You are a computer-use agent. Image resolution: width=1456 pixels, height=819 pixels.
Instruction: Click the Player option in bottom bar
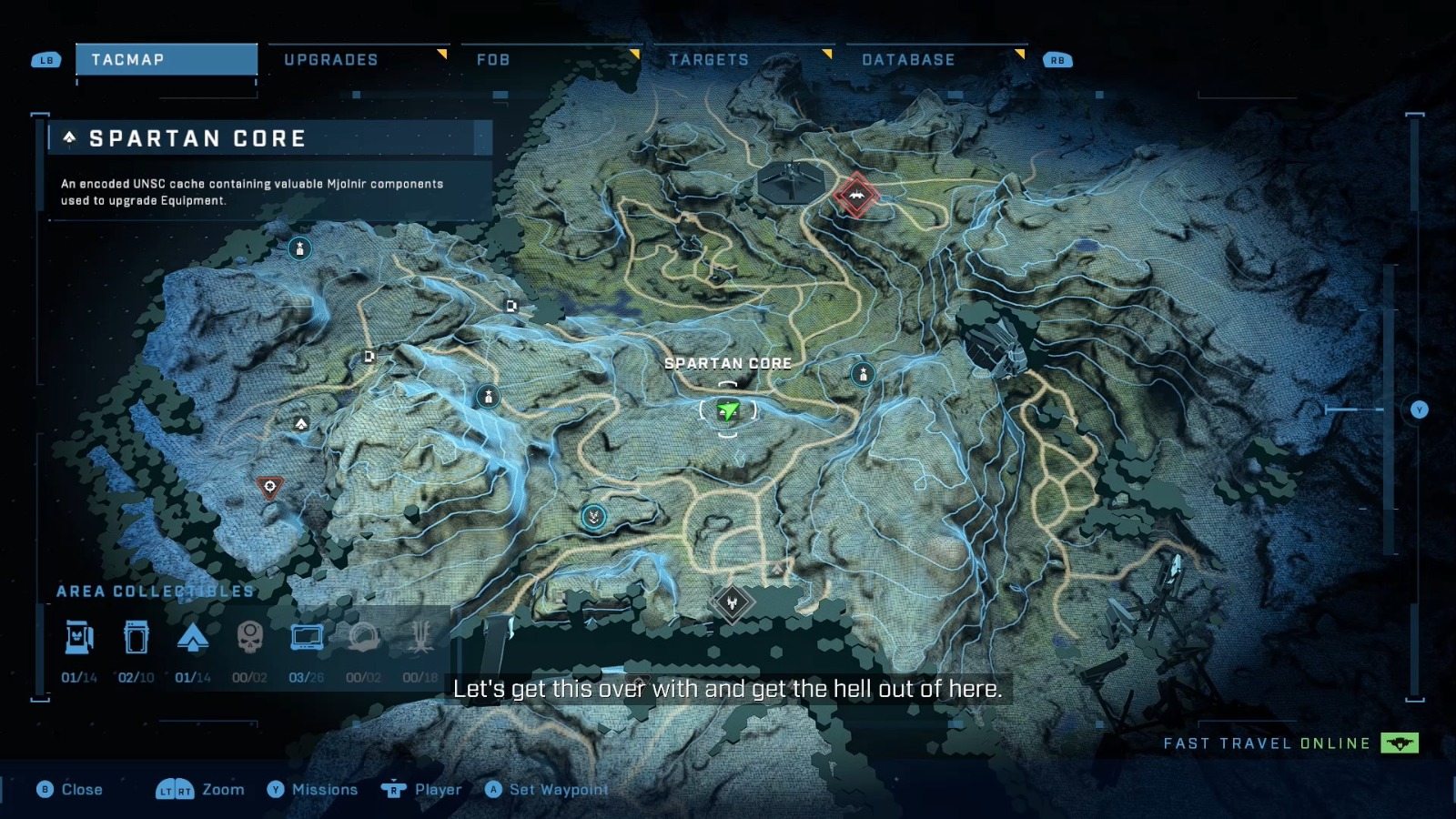(x=435, y=789)
